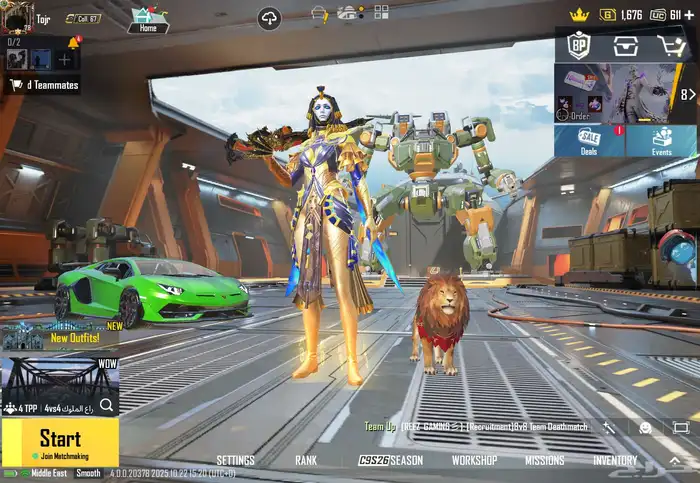Open the Deals panel

[589, 140]
